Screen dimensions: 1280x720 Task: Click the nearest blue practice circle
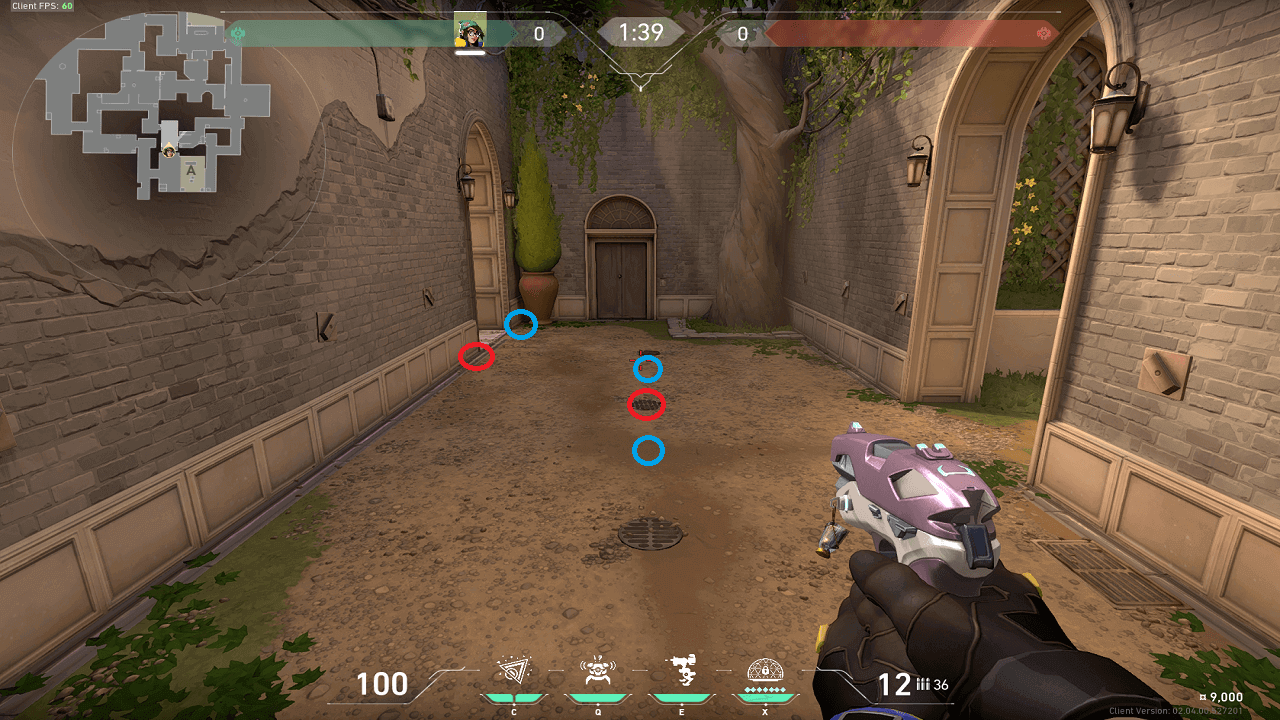(649, 452)
